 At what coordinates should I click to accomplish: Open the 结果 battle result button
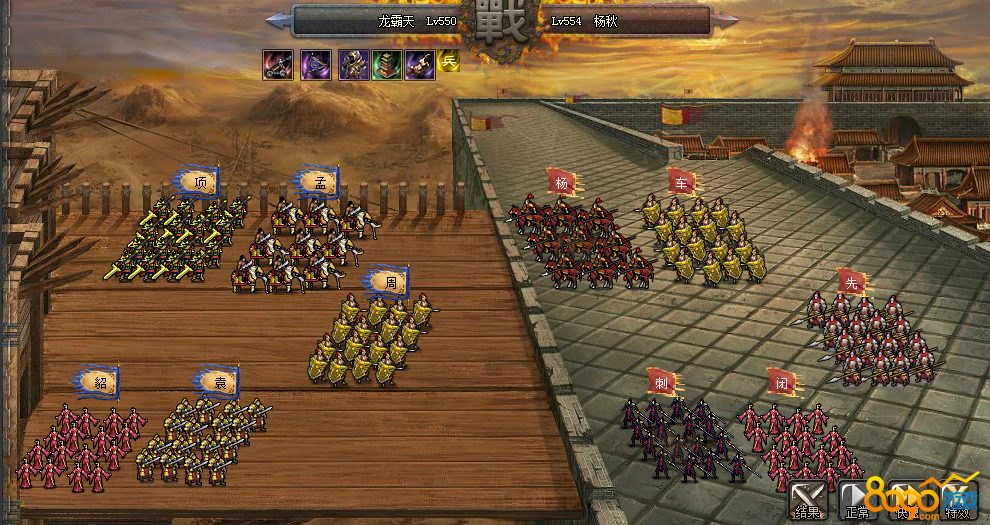(809, 500)
